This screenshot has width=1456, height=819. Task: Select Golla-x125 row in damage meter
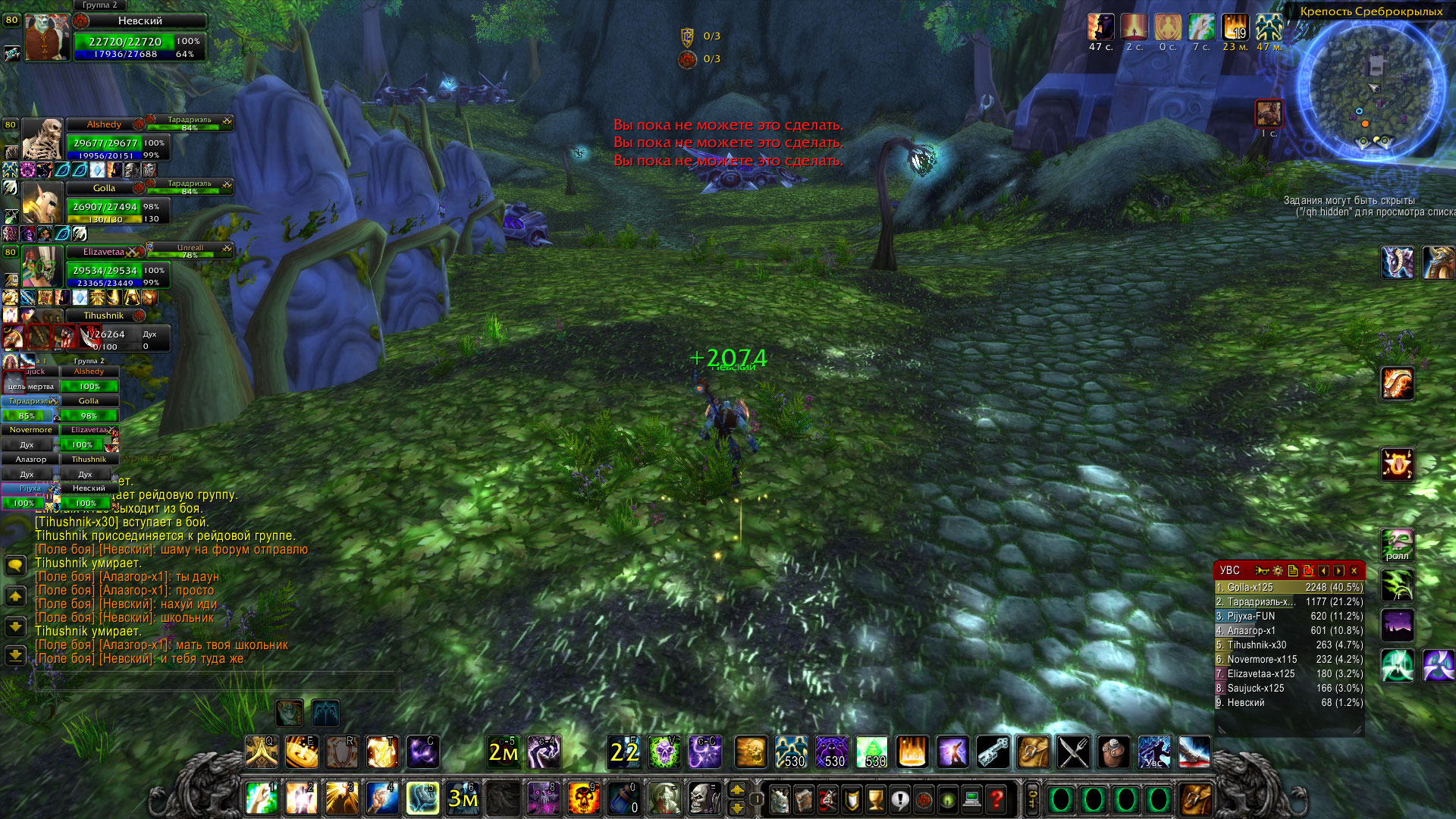[x=1289, y=588]
